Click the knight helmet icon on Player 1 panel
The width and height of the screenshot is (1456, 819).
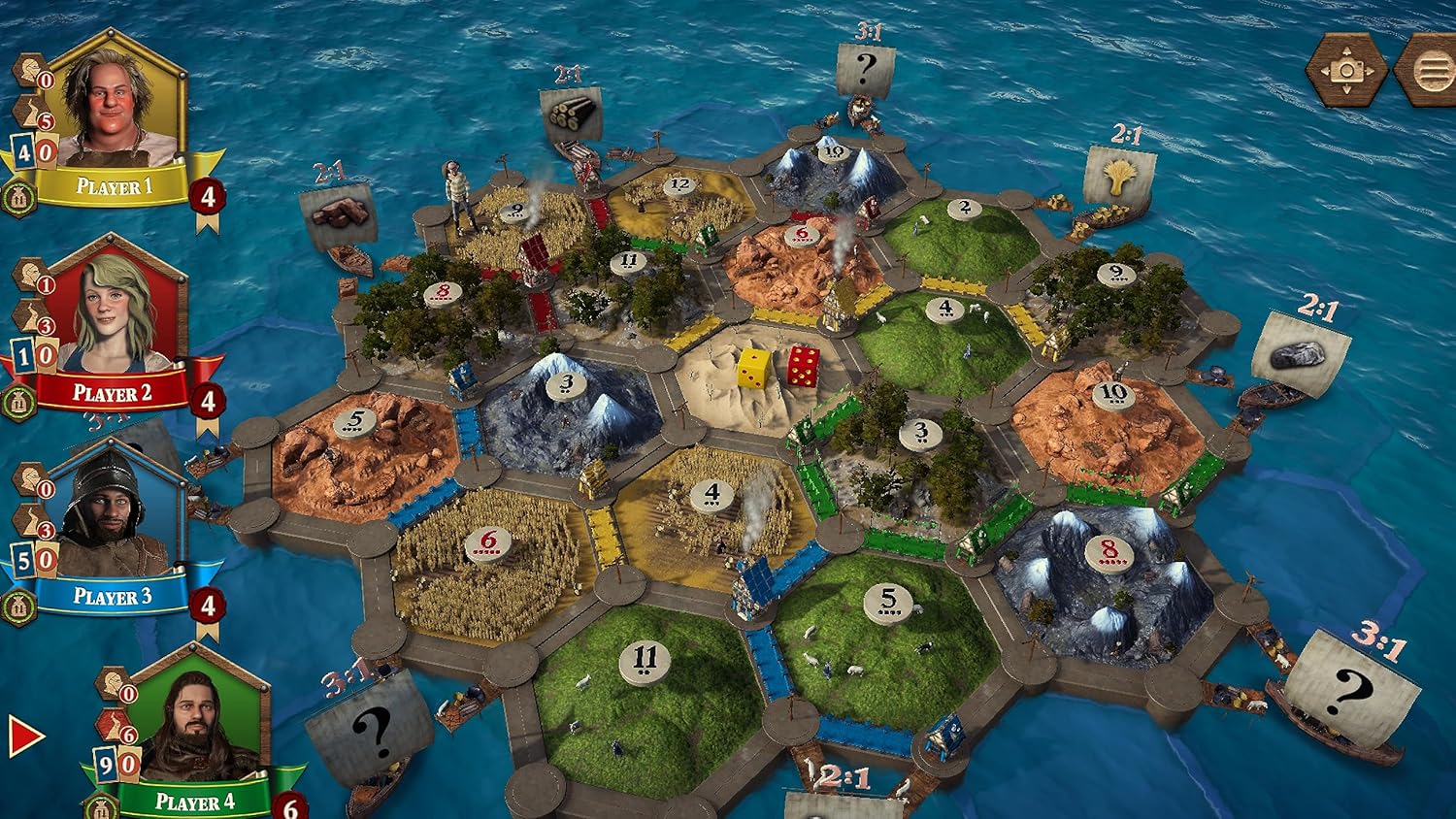point(29,67)
